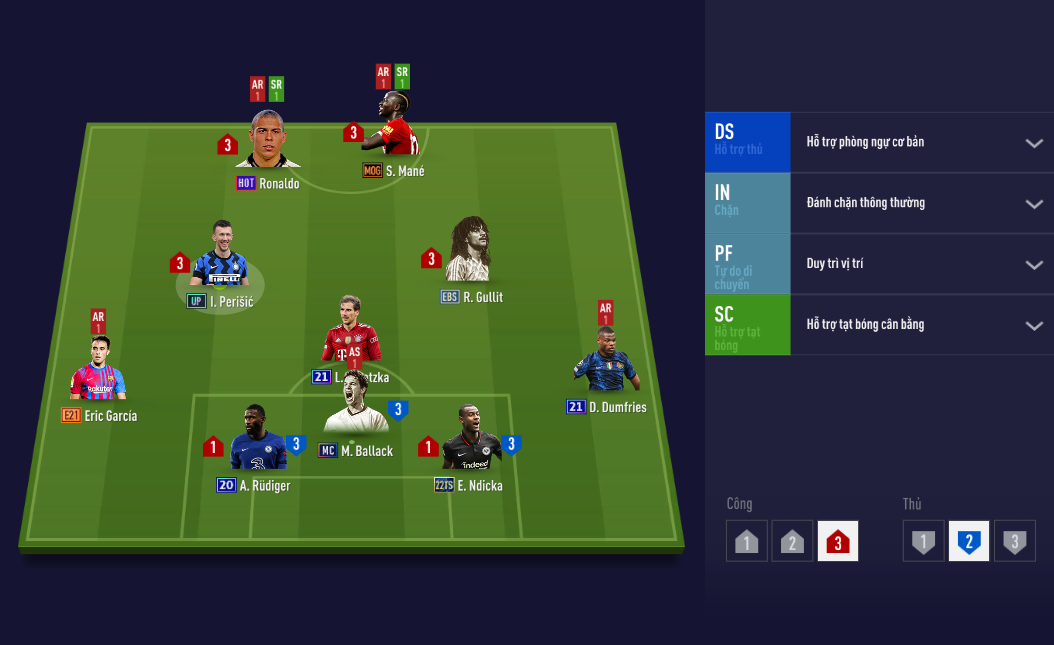
Task: Pick I. Perišić on the formation
Action: pyautogui.click(x=219, y=262)
